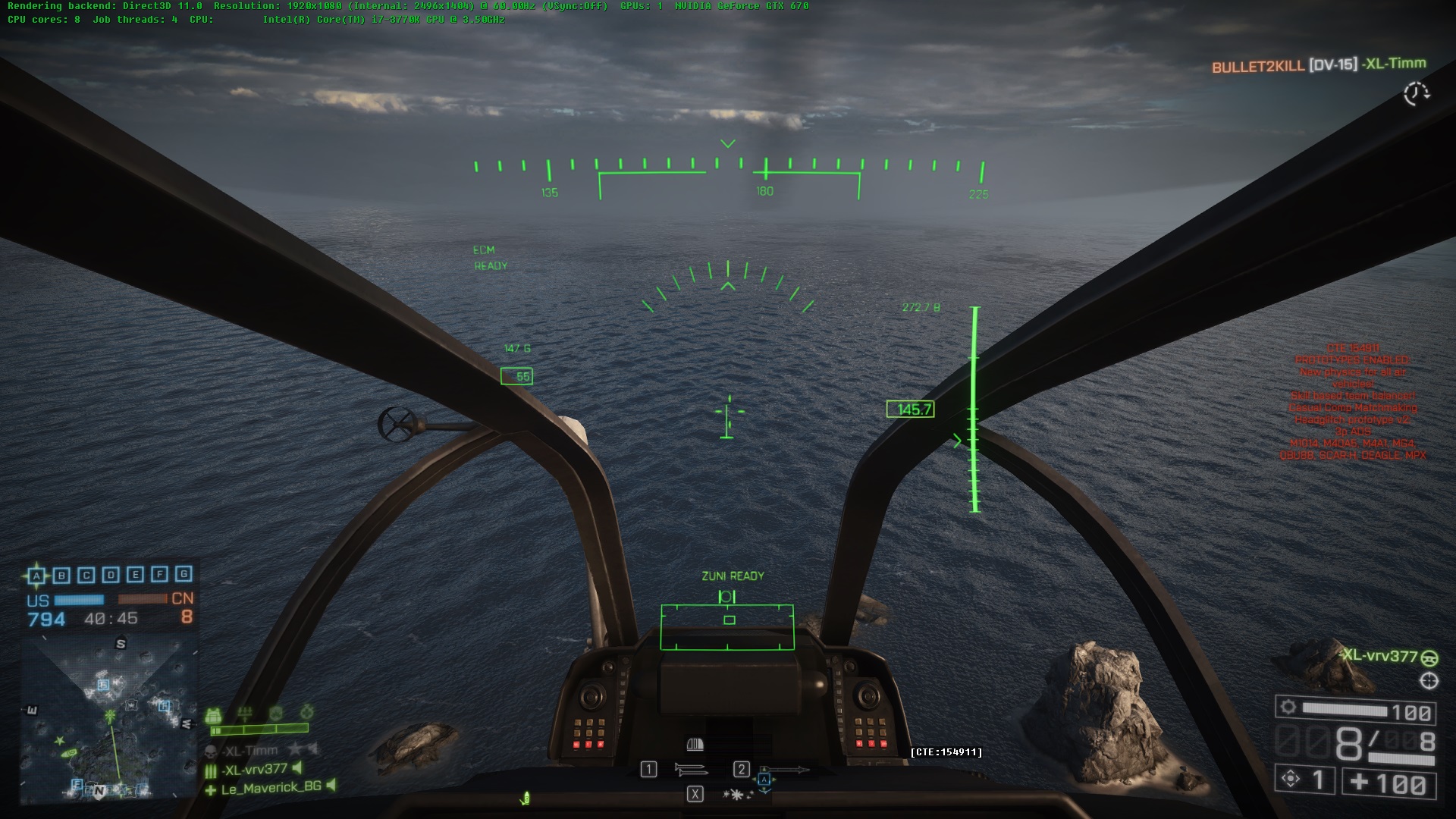Click the clock icon under the kill feed
1456x819 pixels.
coord(1415,94)
